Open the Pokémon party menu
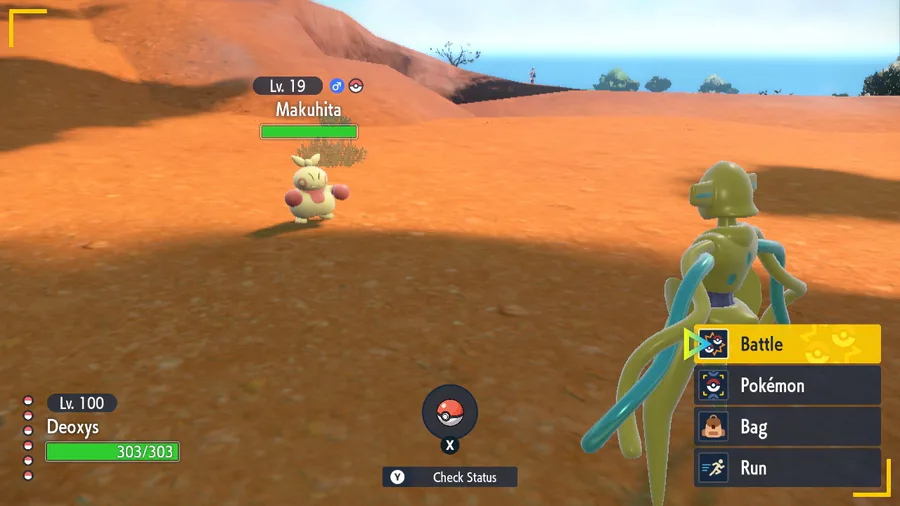This screenshot has width=900, height=506. (788, 386)
